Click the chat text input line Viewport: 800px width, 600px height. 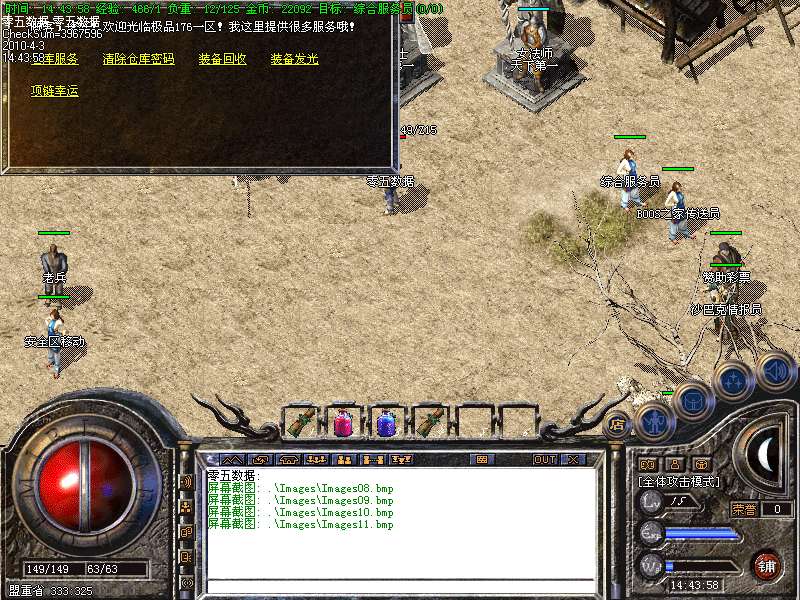[x=400, y=585]
